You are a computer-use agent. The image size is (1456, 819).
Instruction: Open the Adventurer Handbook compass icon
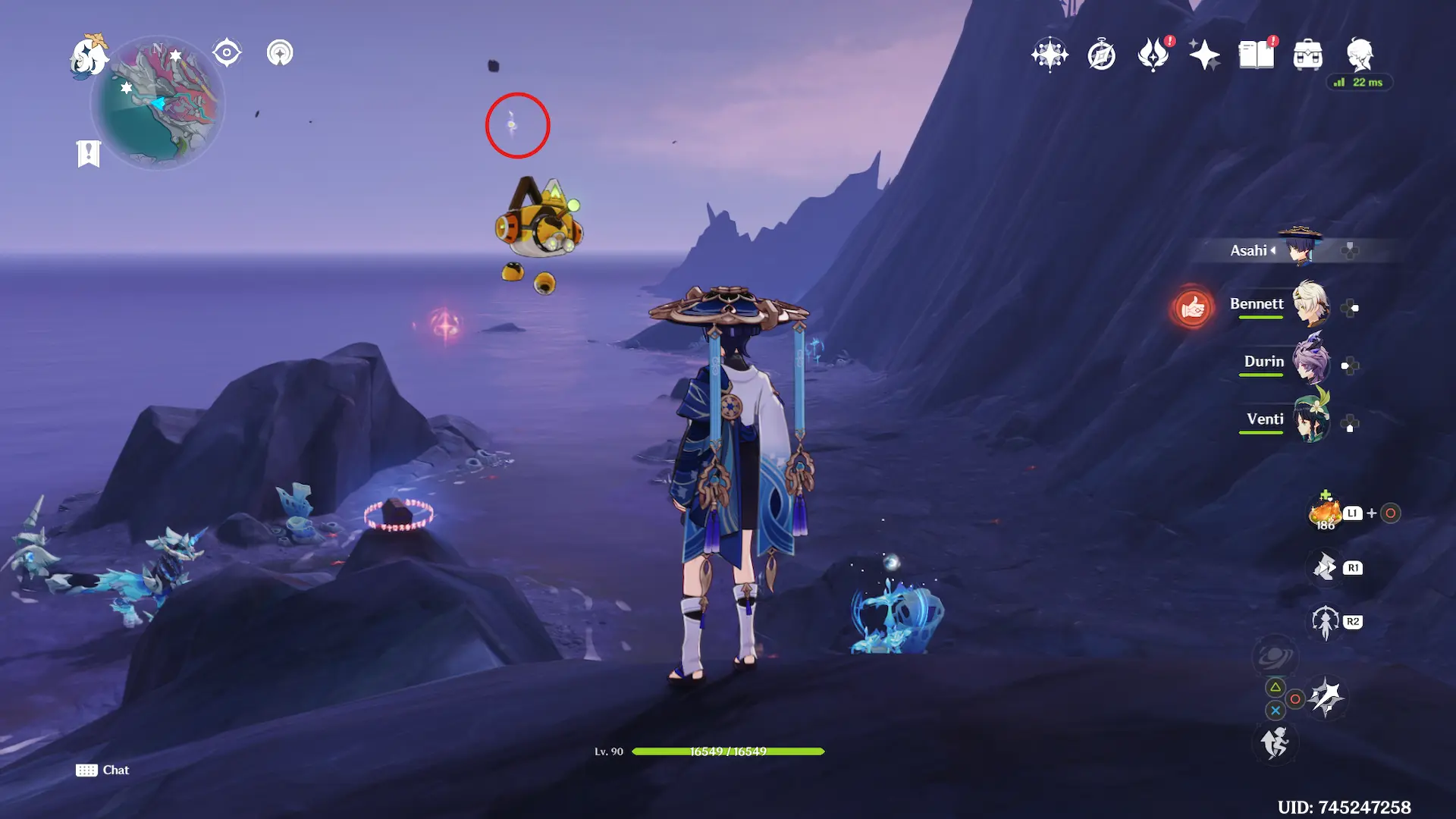pos(1101,55)
